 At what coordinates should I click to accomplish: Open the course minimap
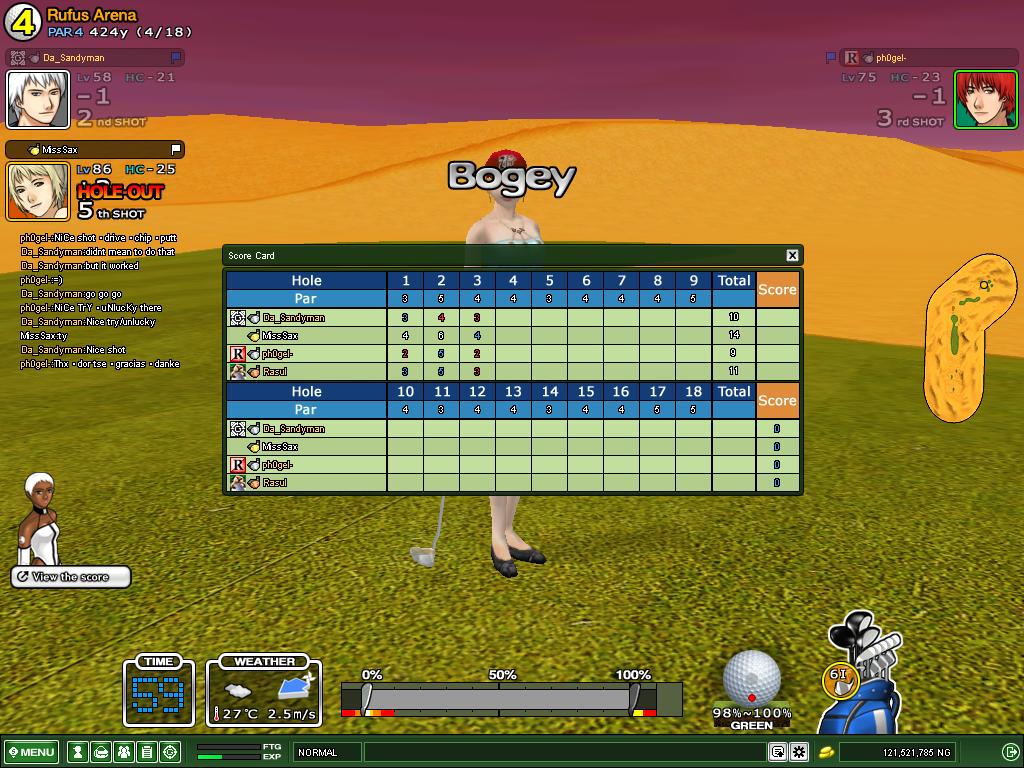970,336
